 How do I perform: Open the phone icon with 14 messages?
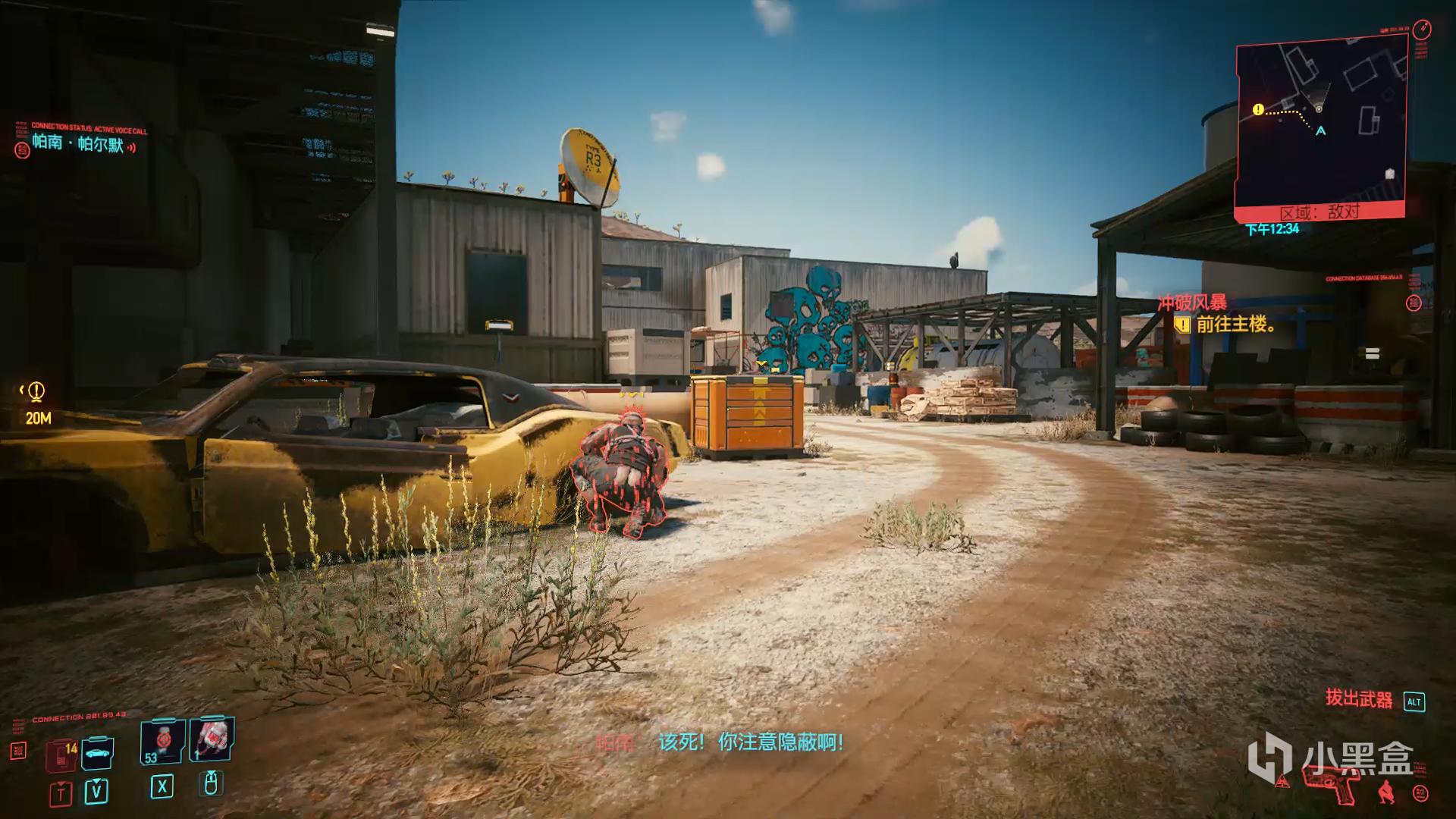click(x=61, y=754)
